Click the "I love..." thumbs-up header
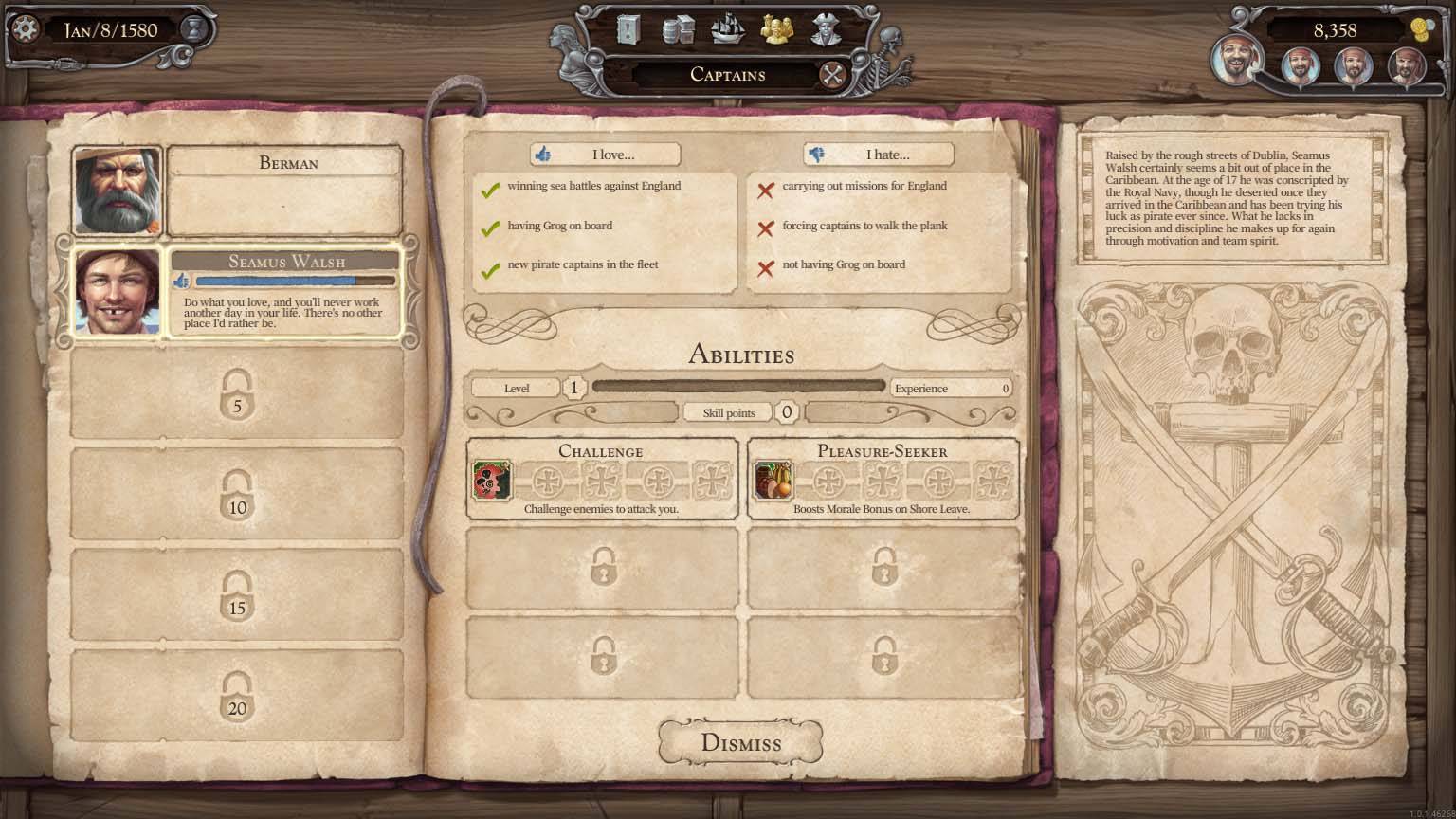Image resolution: width=1456 pixels, height=819 pixels. (605, 155)
